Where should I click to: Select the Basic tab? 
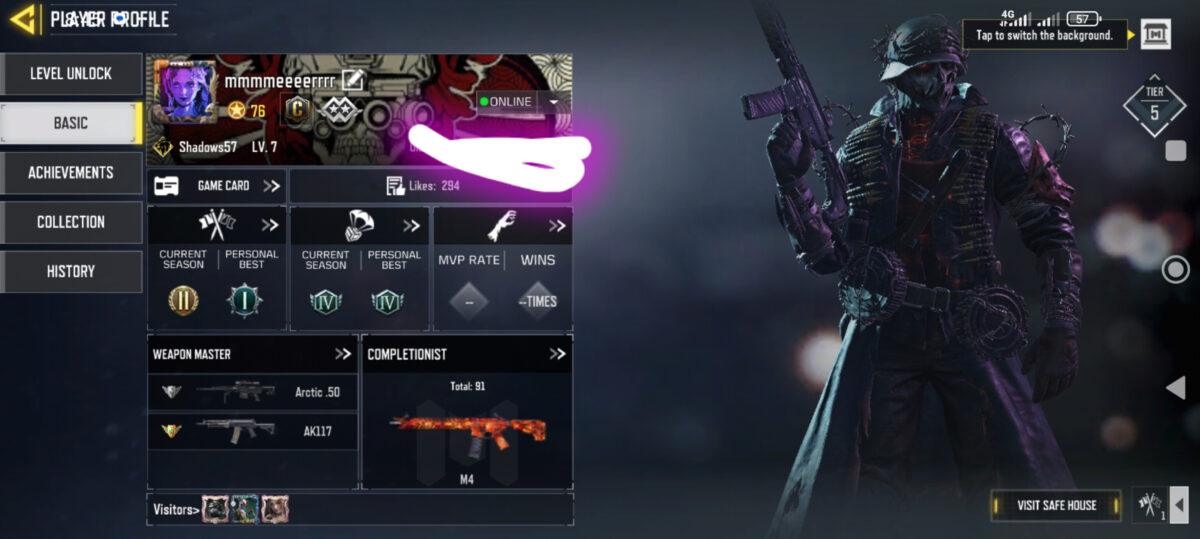[70, 123]
